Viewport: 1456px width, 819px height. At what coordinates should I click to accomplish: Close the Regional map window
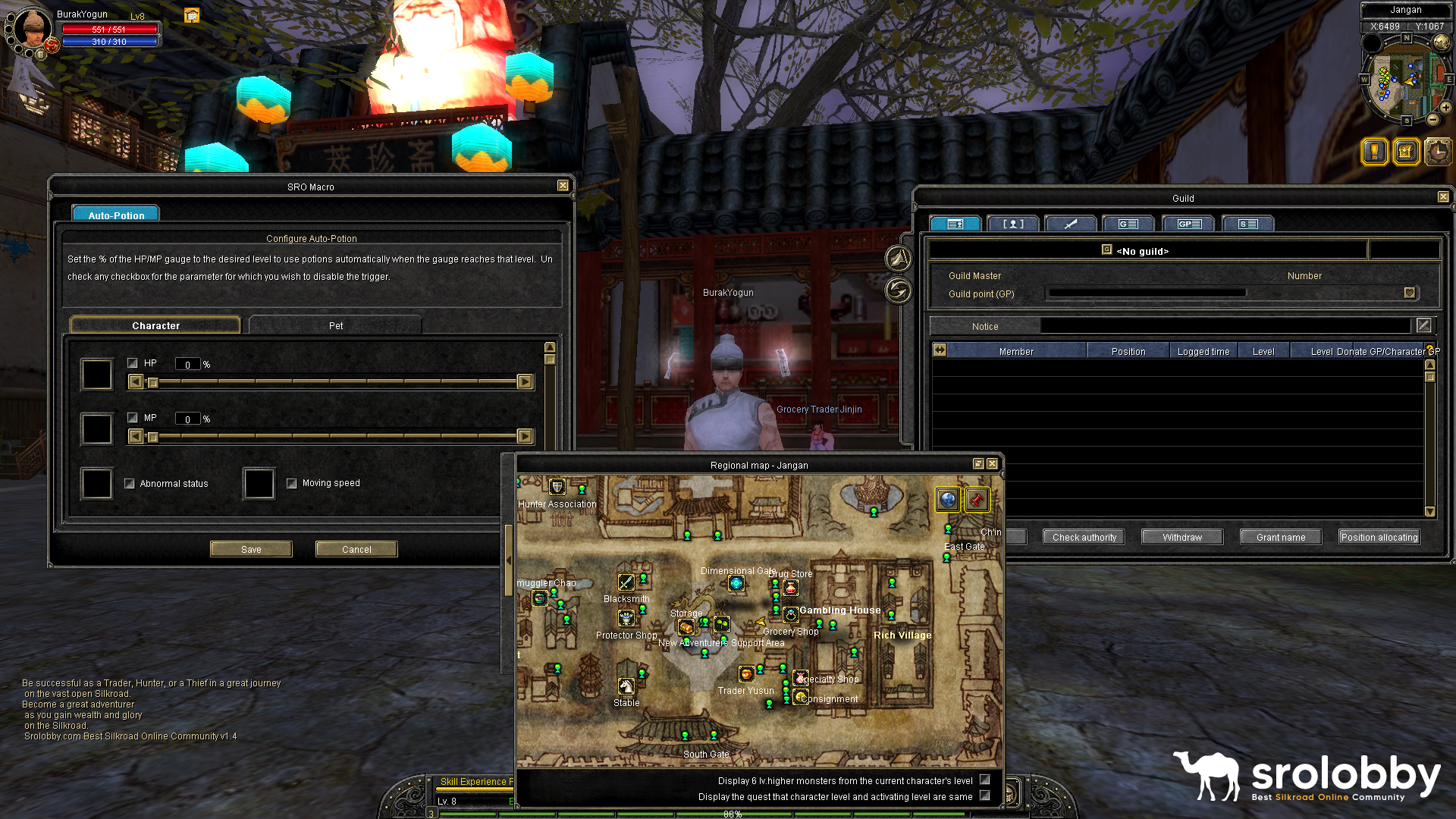click(x=993, y=464)
